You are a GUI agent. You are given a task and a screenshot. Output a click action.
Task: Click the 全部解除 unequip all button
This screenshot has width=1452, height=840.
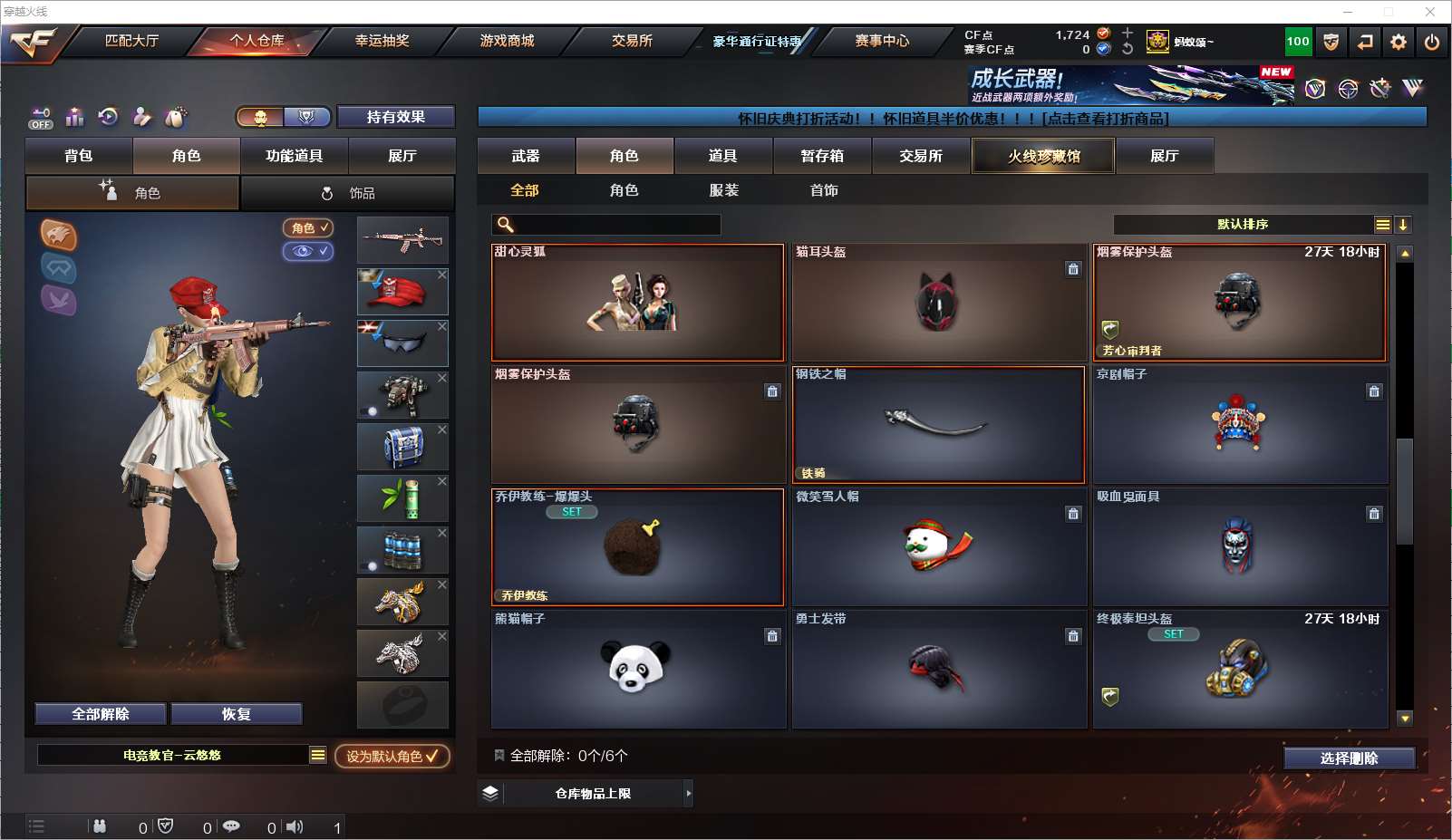click(101, 714)
